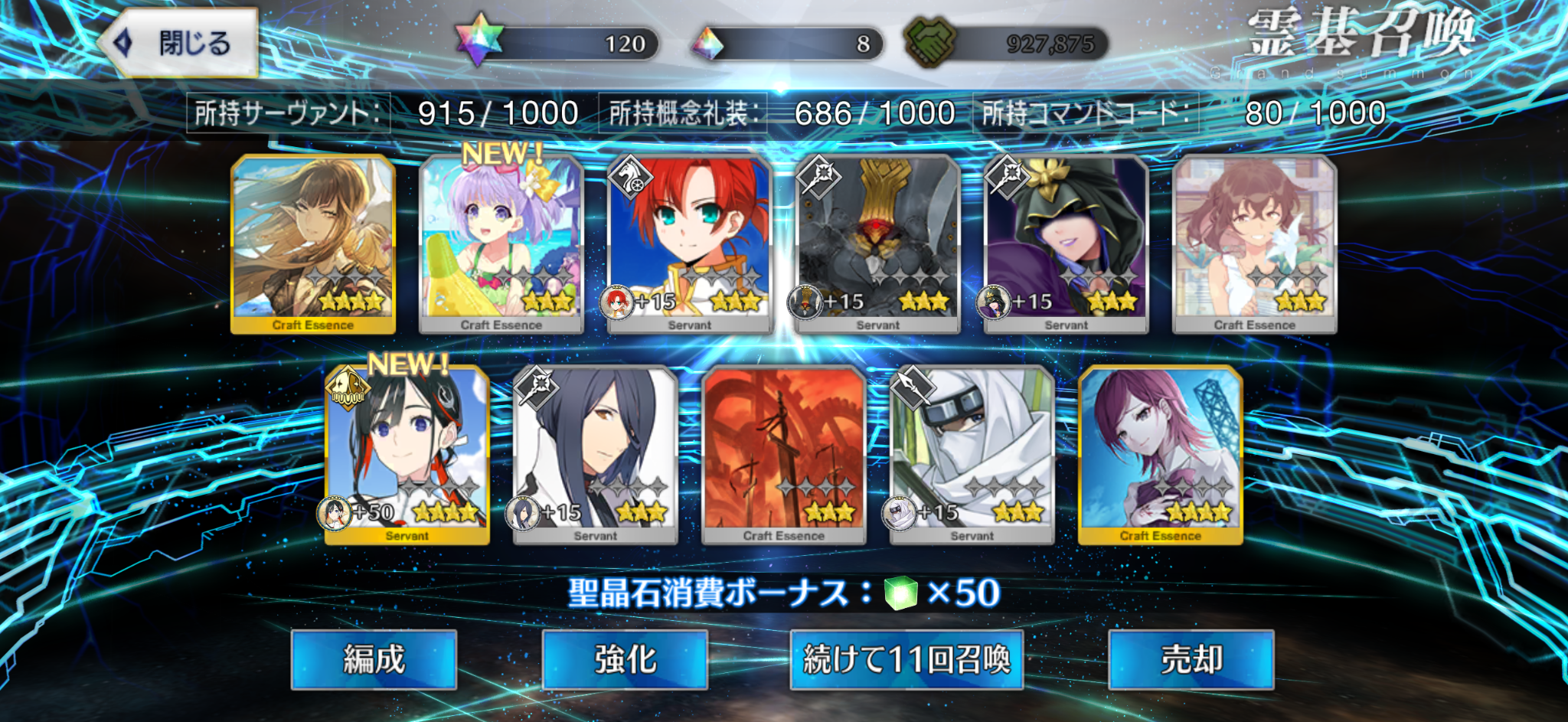Select the gold-framed magenta-haired woman Craft Essence
Image resolution: width=1568 pixels, height=722 pixels.
[1161, 455]
